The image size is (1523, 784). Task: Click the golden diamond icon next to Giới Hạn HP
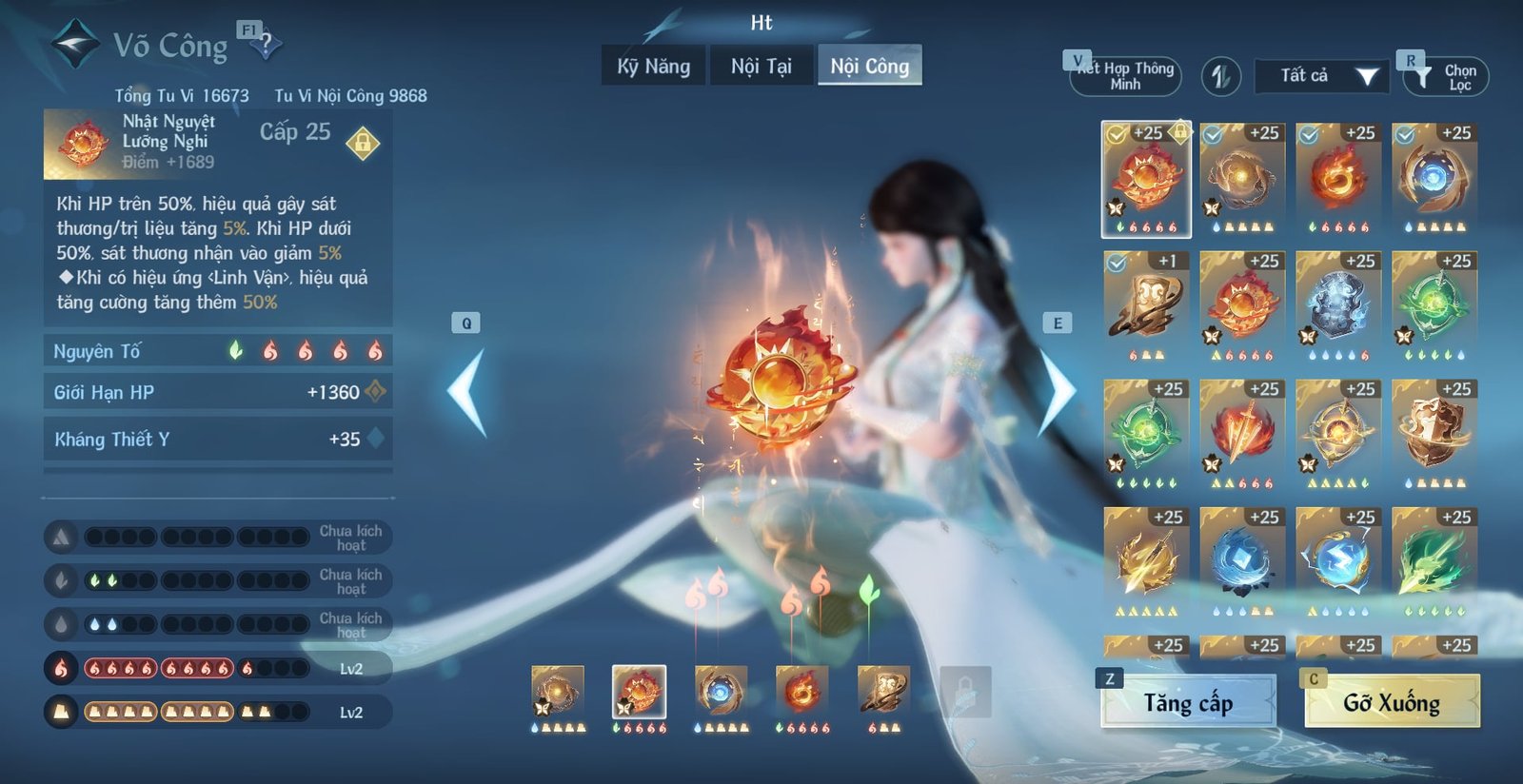pos(377,390)
